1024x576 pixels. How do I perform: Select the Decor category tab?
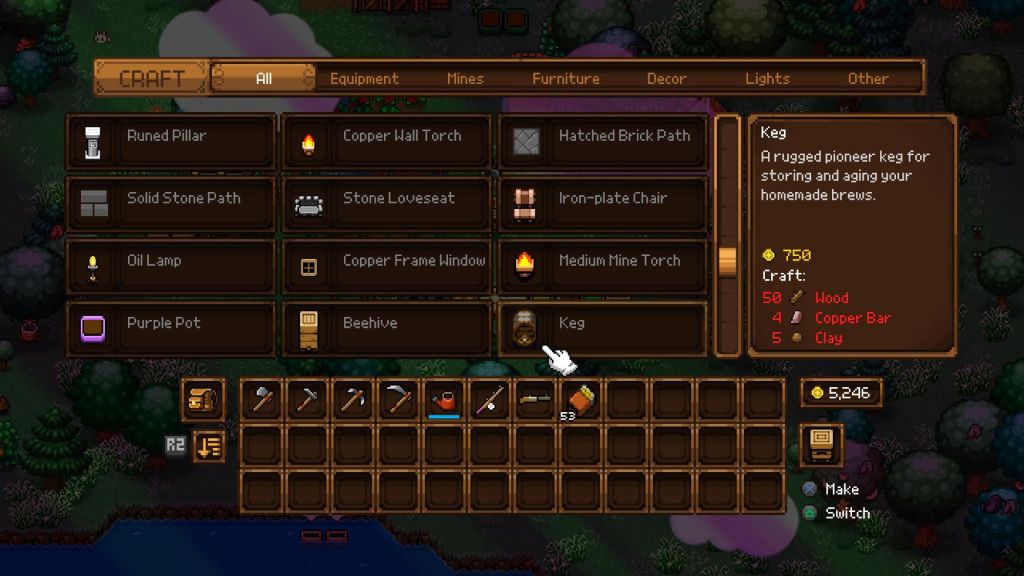tap(666, 78)
